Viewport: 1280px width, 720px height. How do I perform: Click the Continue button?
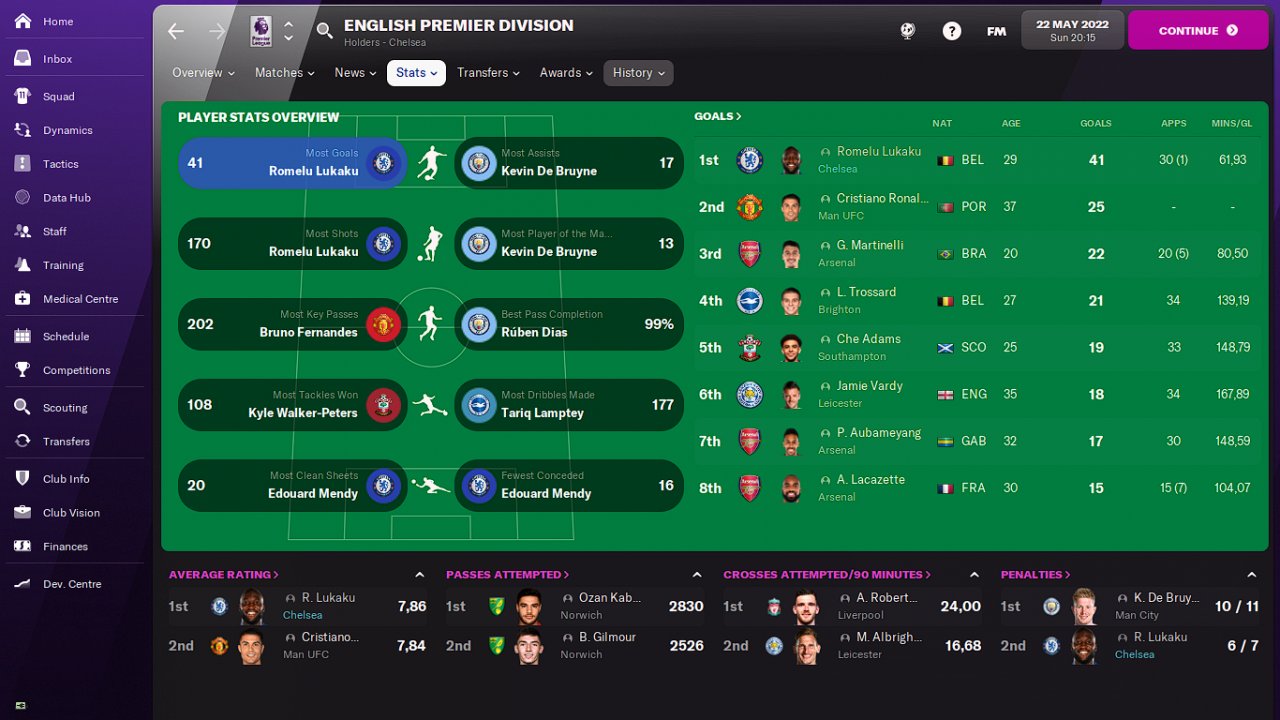[1197, 31]
